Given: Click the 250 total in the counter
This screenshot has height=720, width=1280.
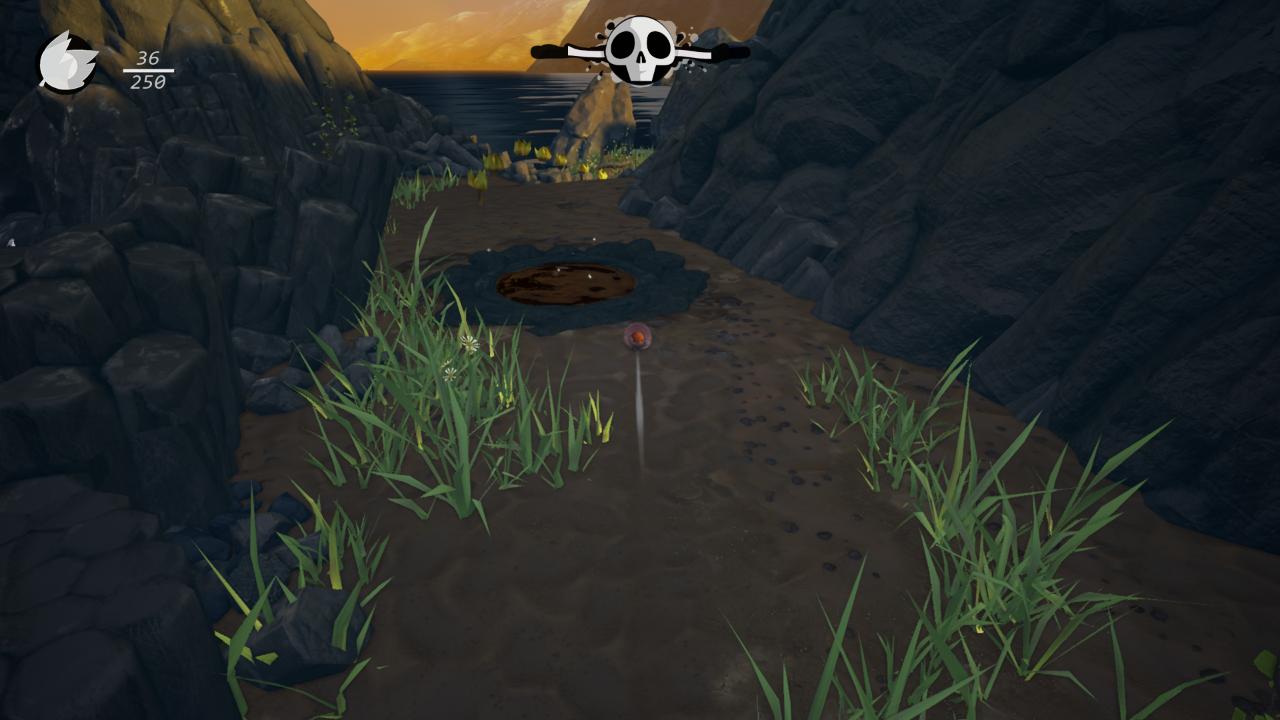Looking at the screenshot, I should 148,81.
